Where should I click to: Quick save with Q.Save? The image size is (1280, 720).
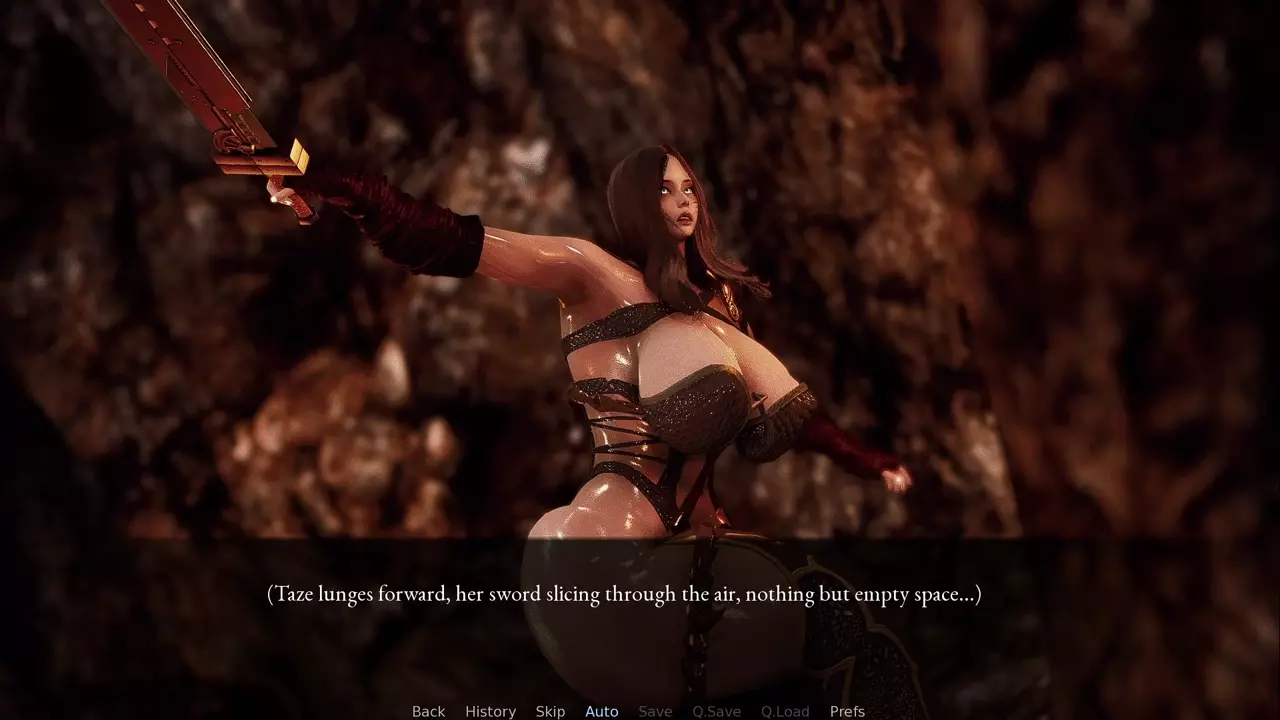pos(716,711)
